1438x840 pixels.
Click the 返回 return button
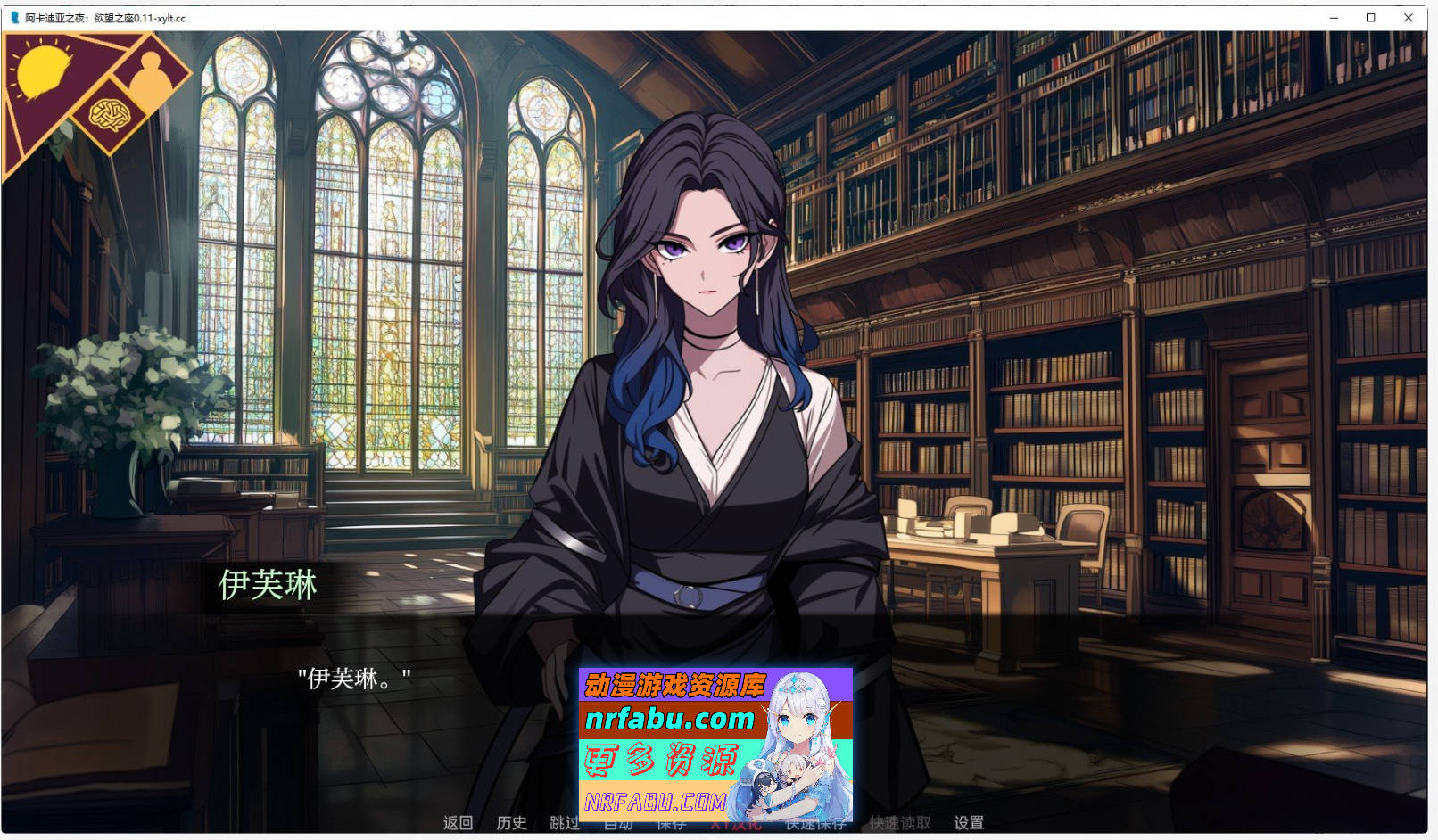click(457, 823)
